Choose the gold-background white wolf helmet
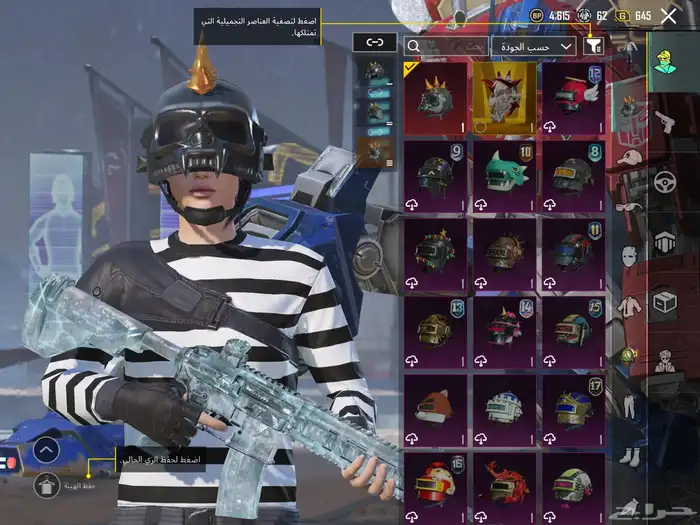Screen dimensions: 700x525 click(x=503, y=98)
